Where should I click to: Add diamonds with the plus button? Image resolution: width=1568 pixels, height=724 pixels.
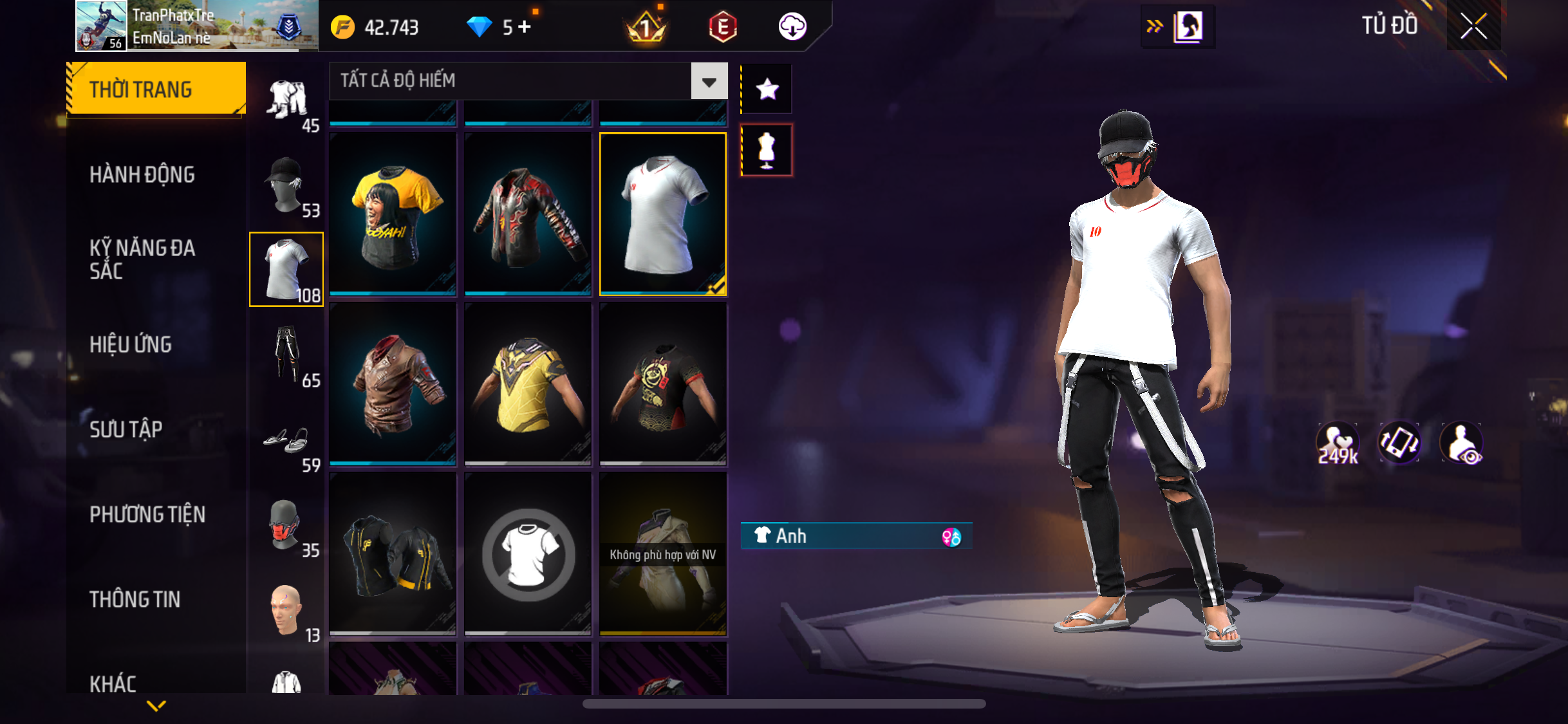[525, 27]
